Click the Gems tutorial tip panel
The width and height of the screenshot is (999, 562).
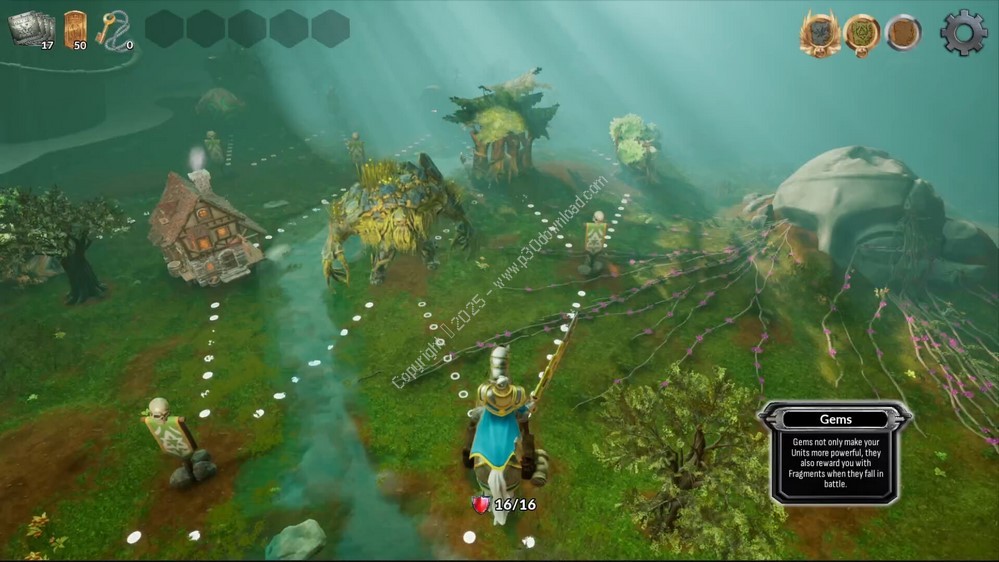(834, 452)
